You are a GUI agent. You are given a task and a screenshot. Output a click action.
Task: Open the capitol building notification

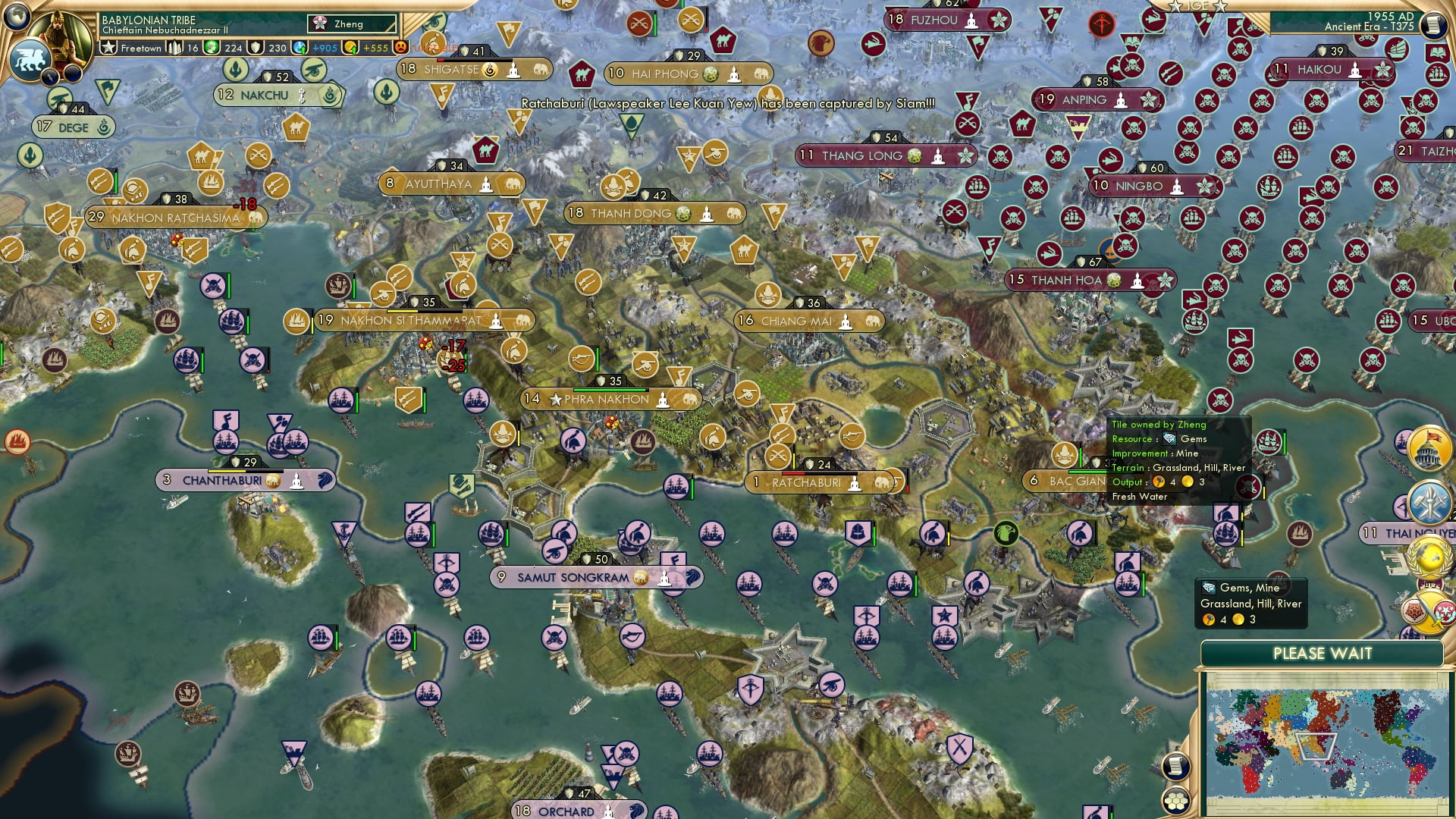(x=1429, y=447)
